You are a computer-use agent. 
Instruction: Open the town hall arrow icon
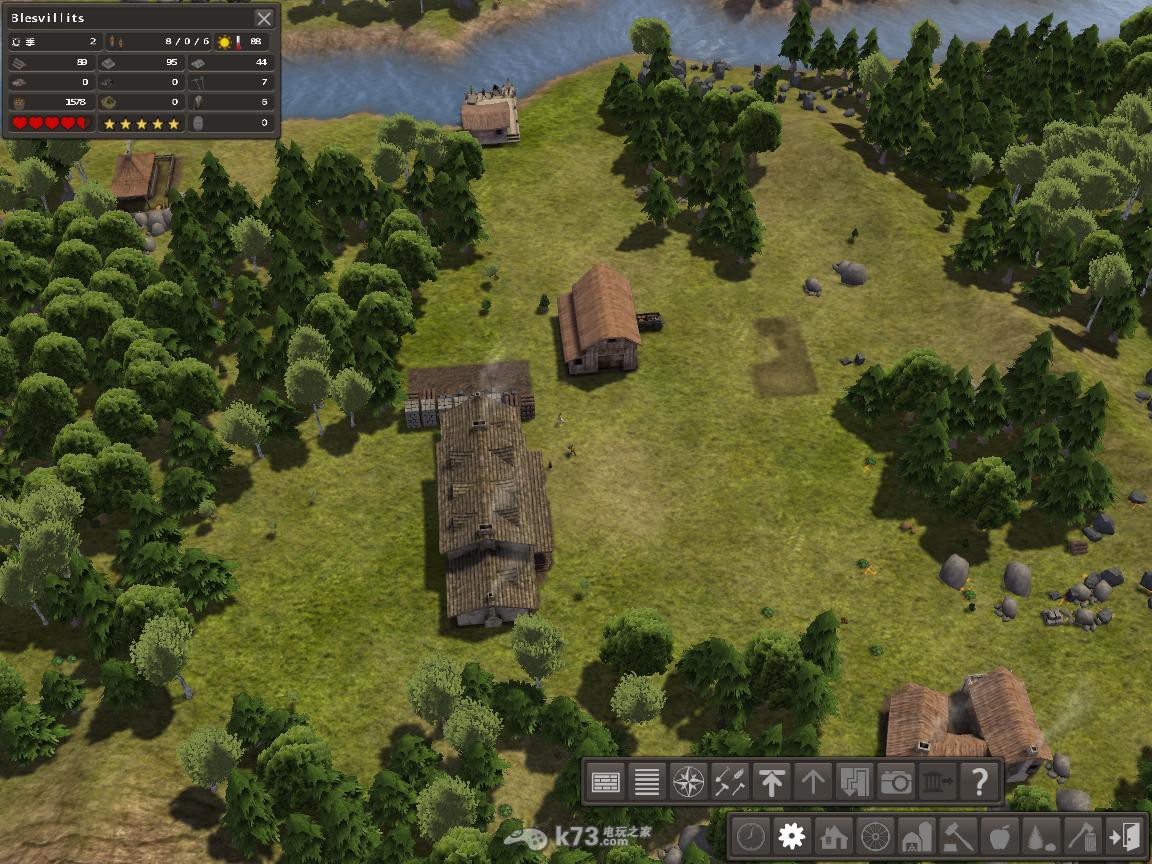coord(937,782)
